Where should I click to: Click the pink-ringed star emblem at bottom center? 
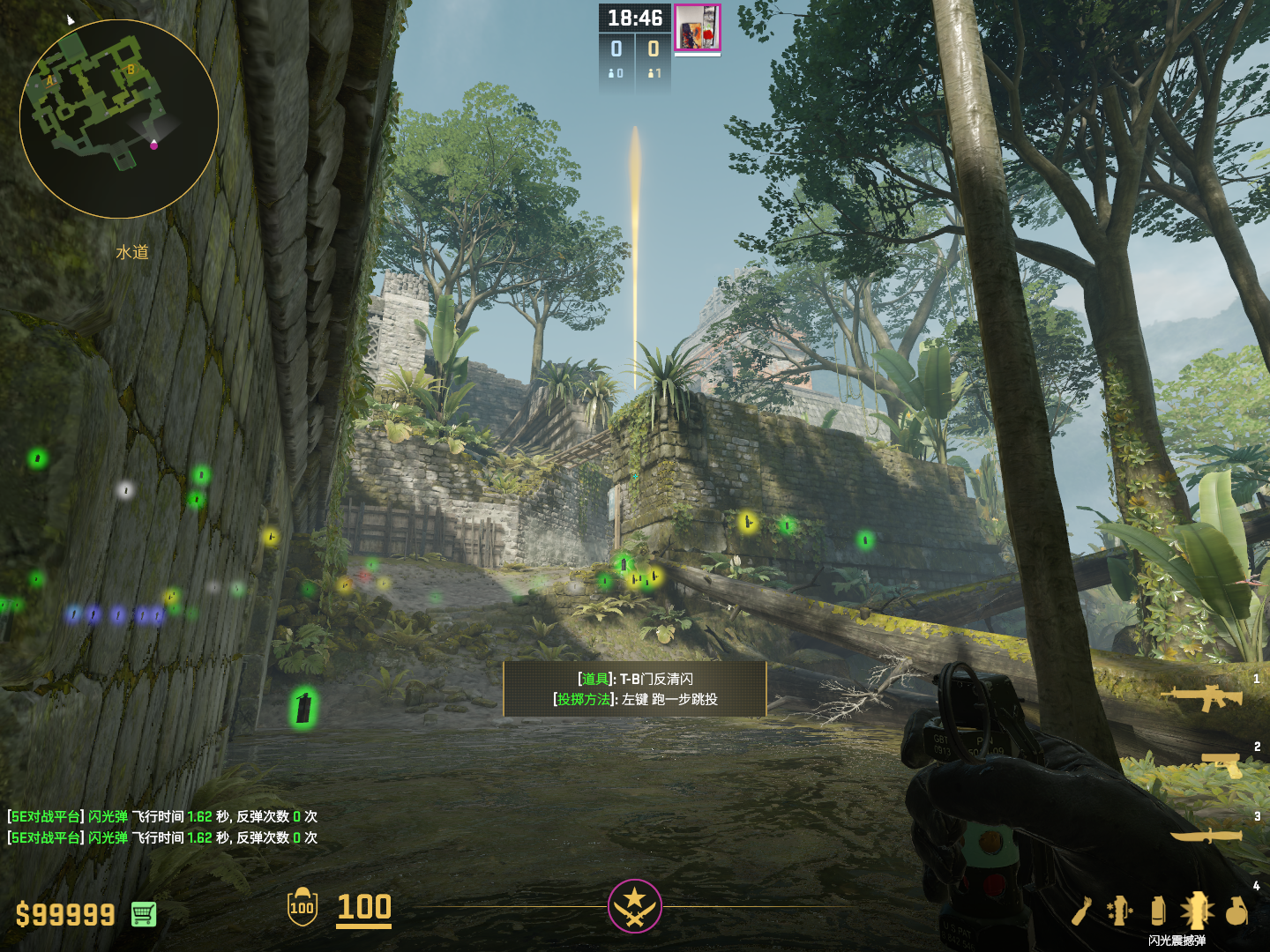[634, 905]
